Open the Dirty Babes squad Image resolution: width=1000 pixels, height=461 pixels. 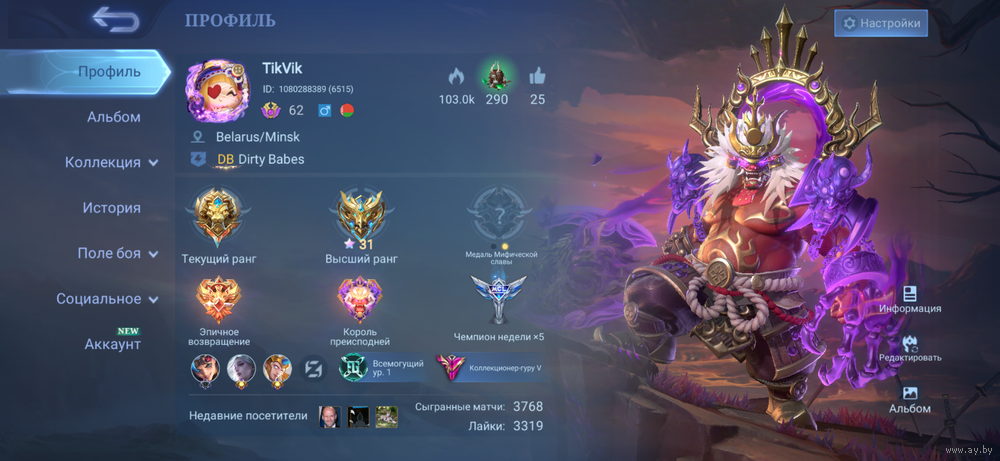pyautogui.click(x=261, y=159)
